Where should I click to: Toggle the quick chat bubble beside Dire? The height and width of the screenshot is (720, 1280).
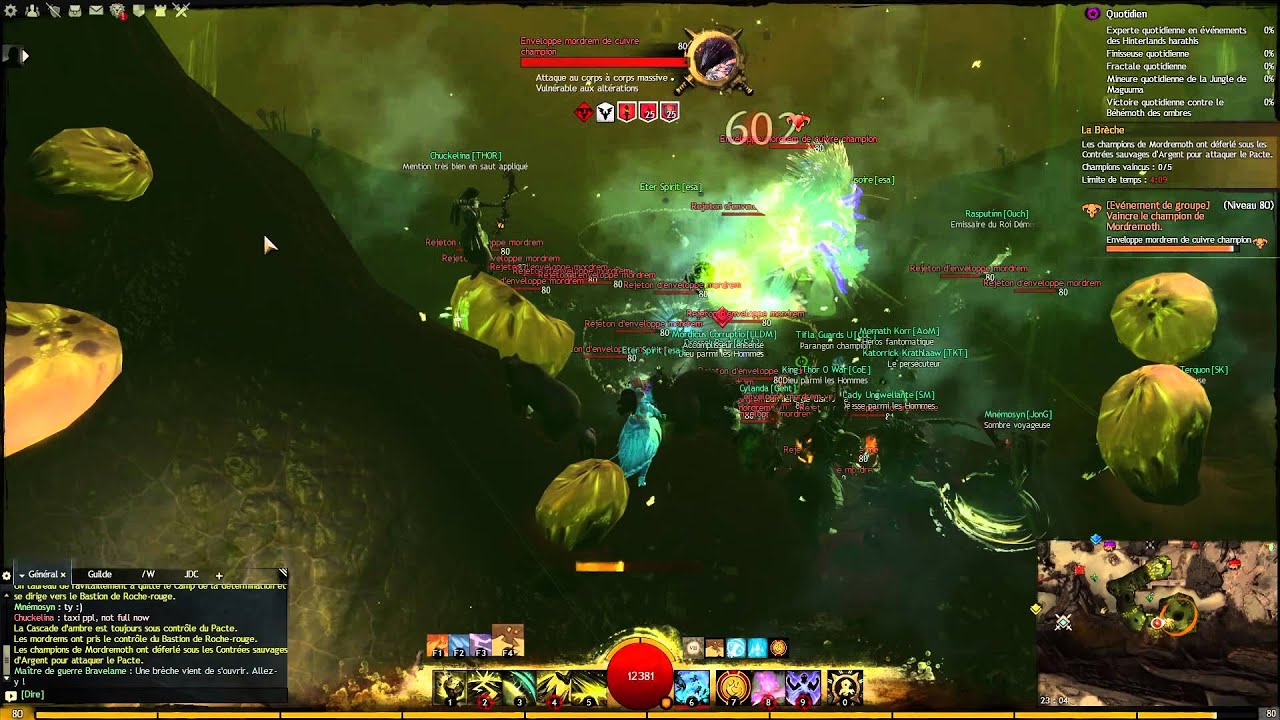pos(10,696)
